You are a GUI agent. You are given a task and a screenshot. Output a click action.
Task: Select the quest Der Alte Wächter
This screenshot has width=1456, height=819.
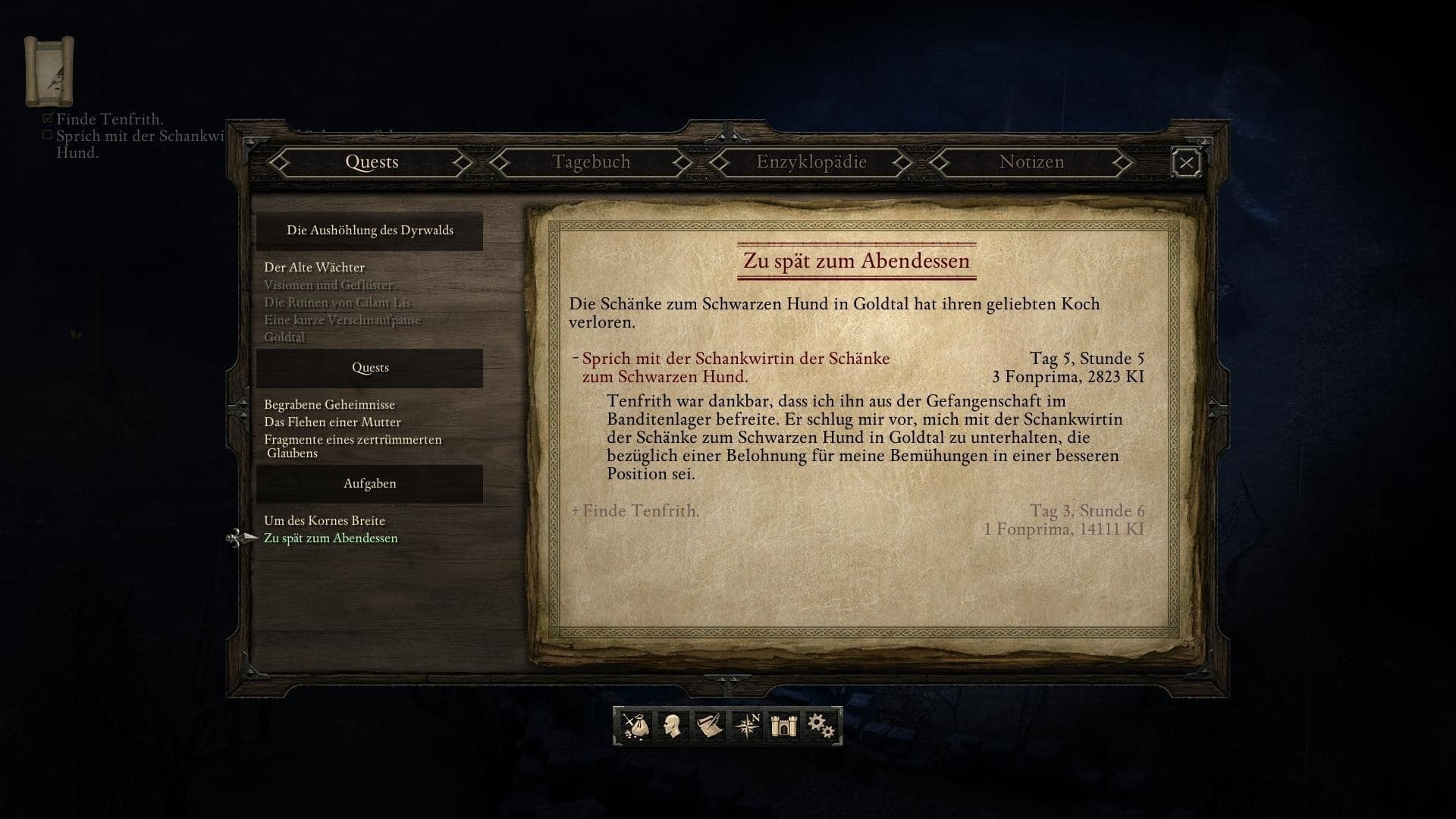pyautogui.click(x=314, y=268)
